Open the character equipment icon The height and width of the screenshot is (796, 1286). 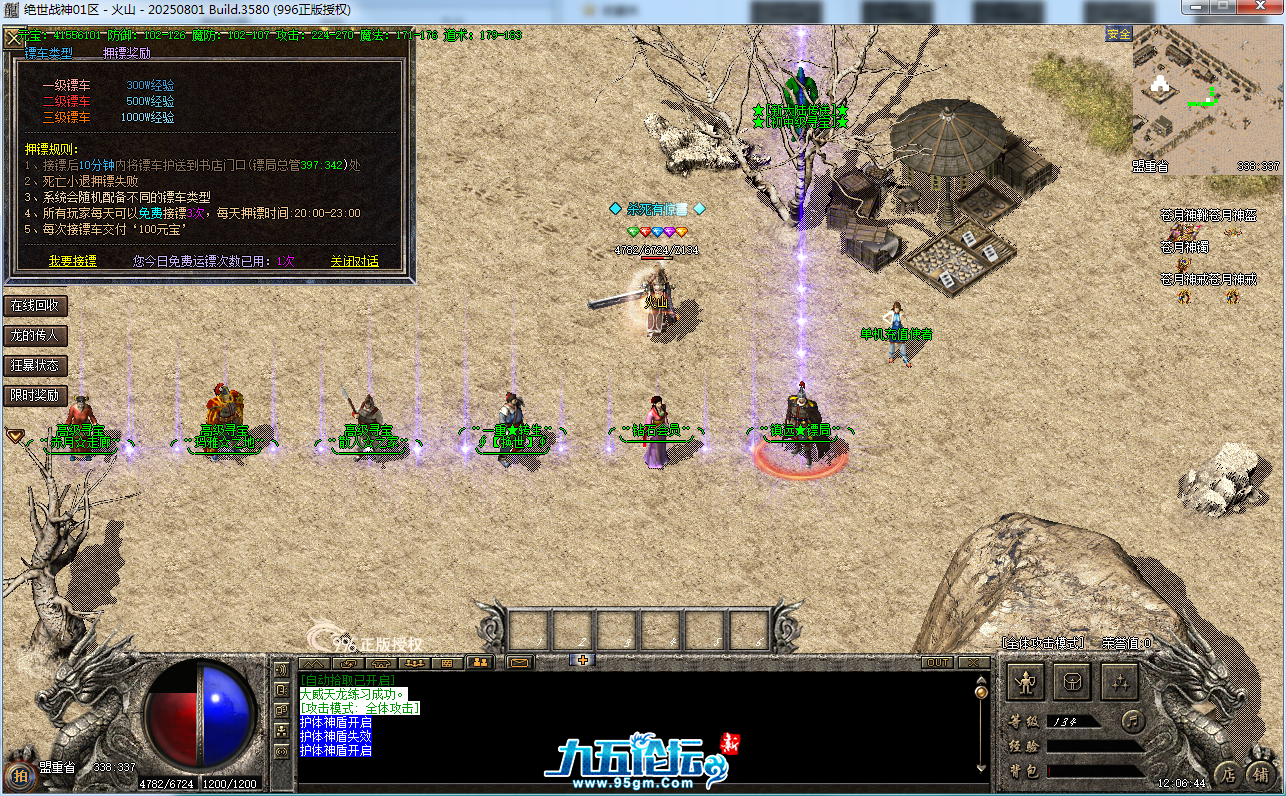pyautogui.click(x=1024, y=683)
